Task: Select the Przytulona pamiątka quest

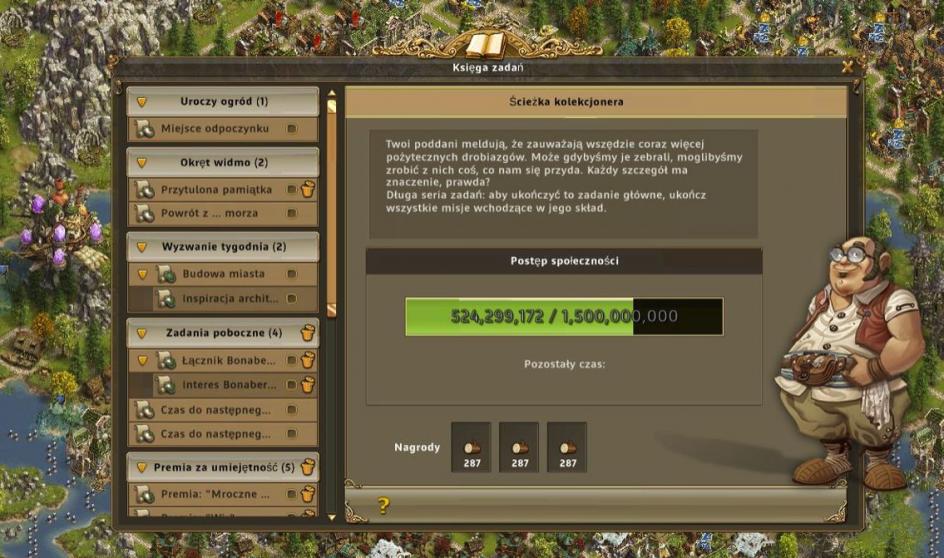Action: [x=215, y=190]
